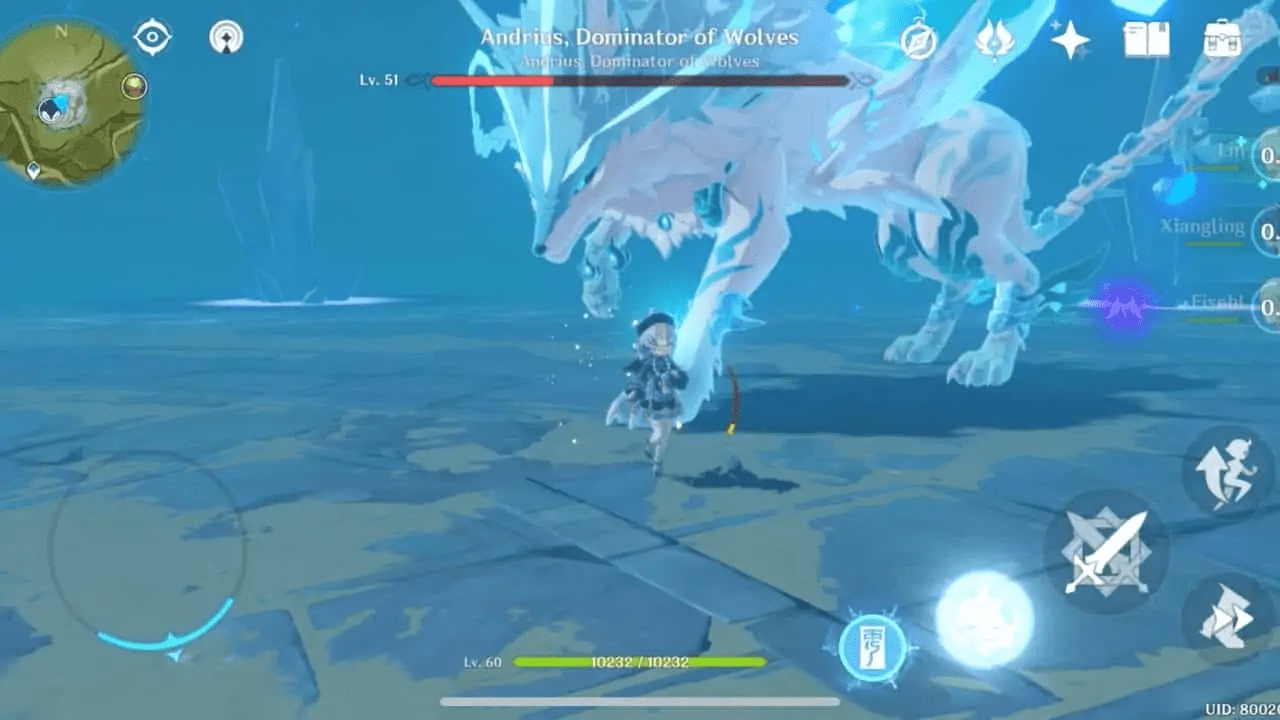The image size is (1280, 720).
Task: Open the co-op mode icon
Action: [x=227, y=38]
